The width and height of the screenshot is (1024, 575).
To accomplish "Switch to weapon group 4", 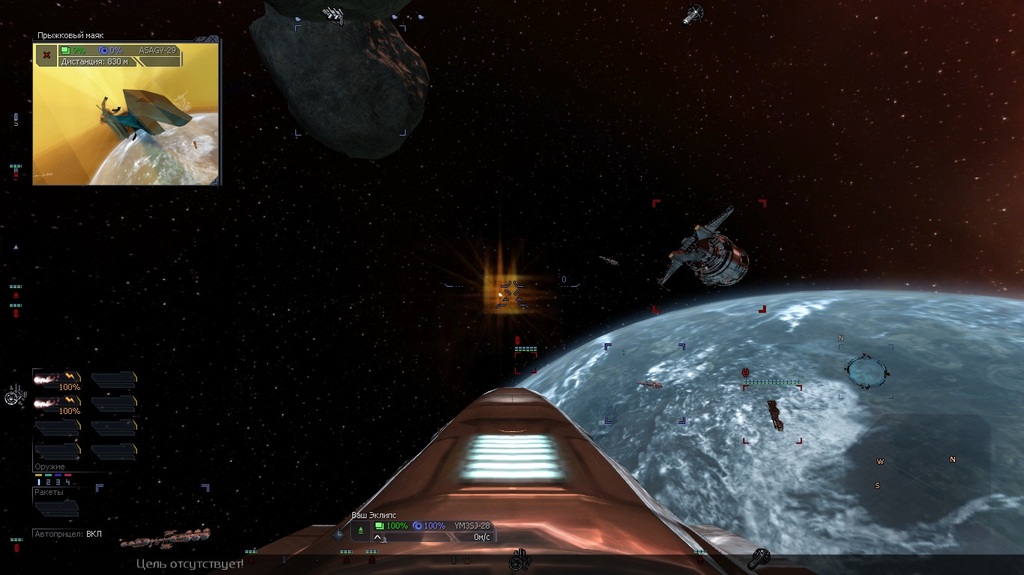I will pos(69,482).
